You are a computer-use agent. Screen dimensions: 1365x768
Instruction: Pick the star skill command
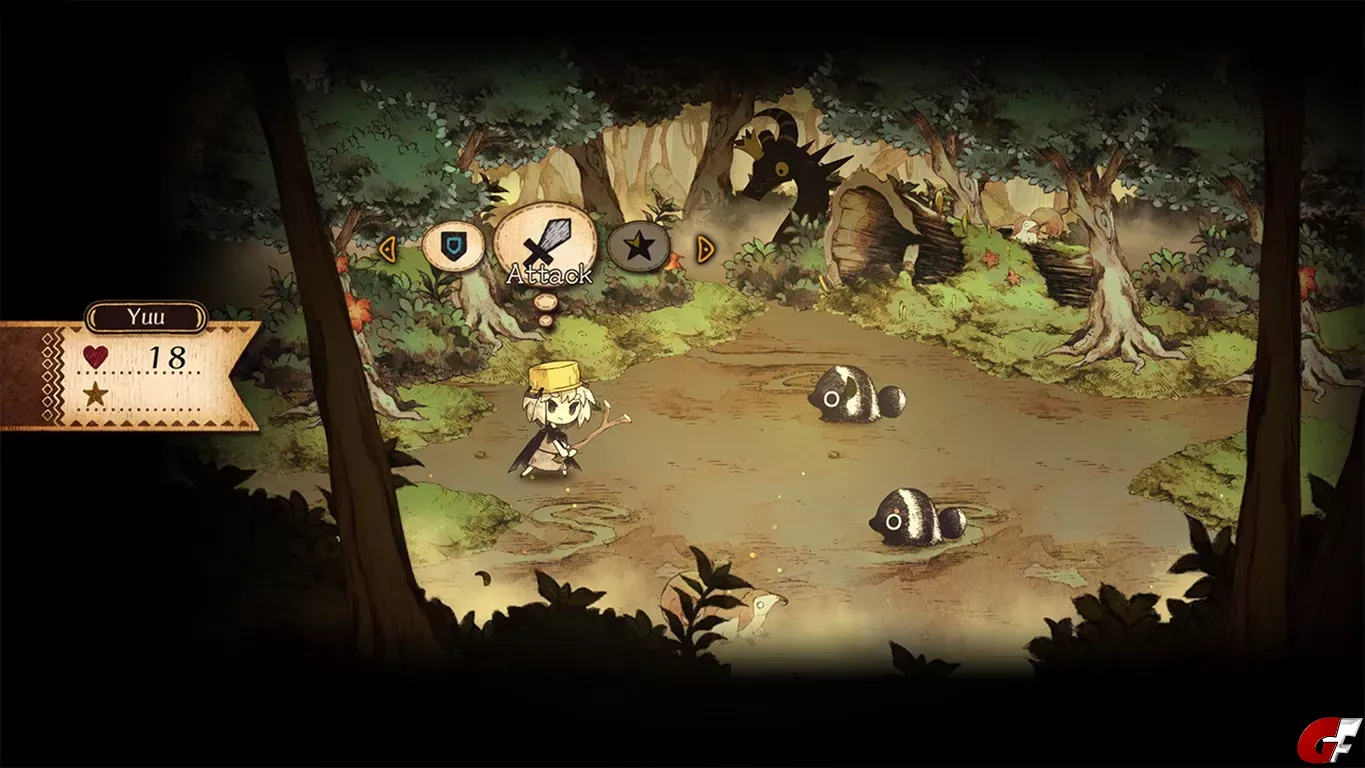tap(640, 246)
